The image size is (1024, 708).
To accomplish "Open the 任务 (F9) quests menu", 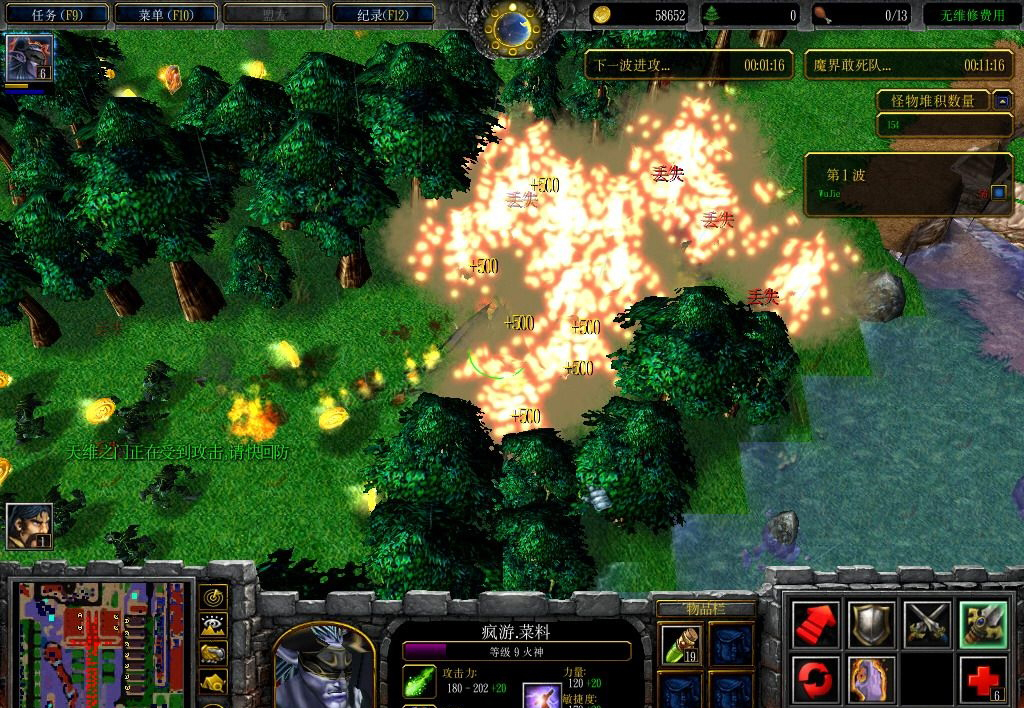I will click(55, 14).
